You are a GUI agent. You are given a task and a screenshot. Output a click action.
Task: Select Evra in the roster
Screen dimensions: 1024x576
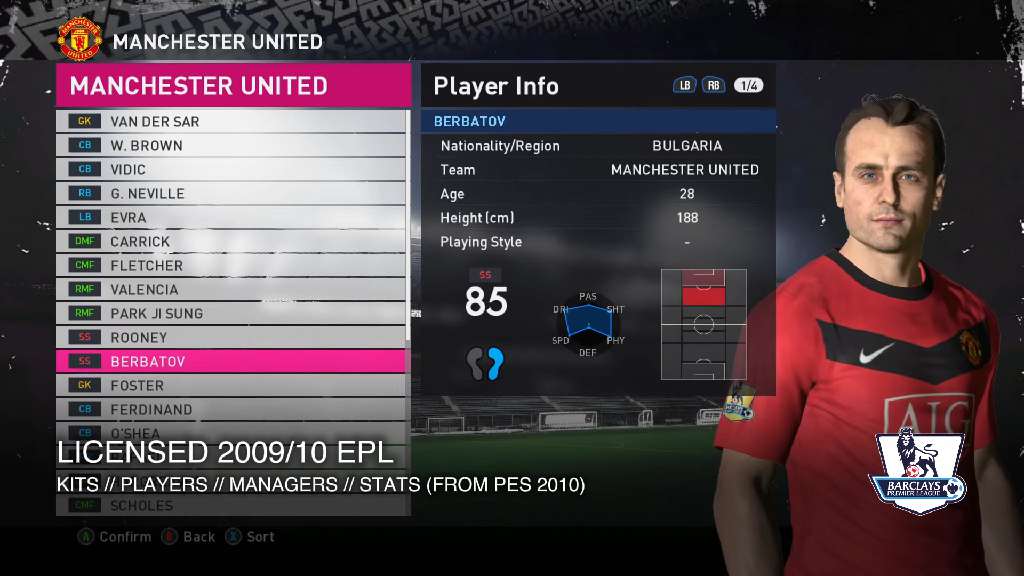232,217
